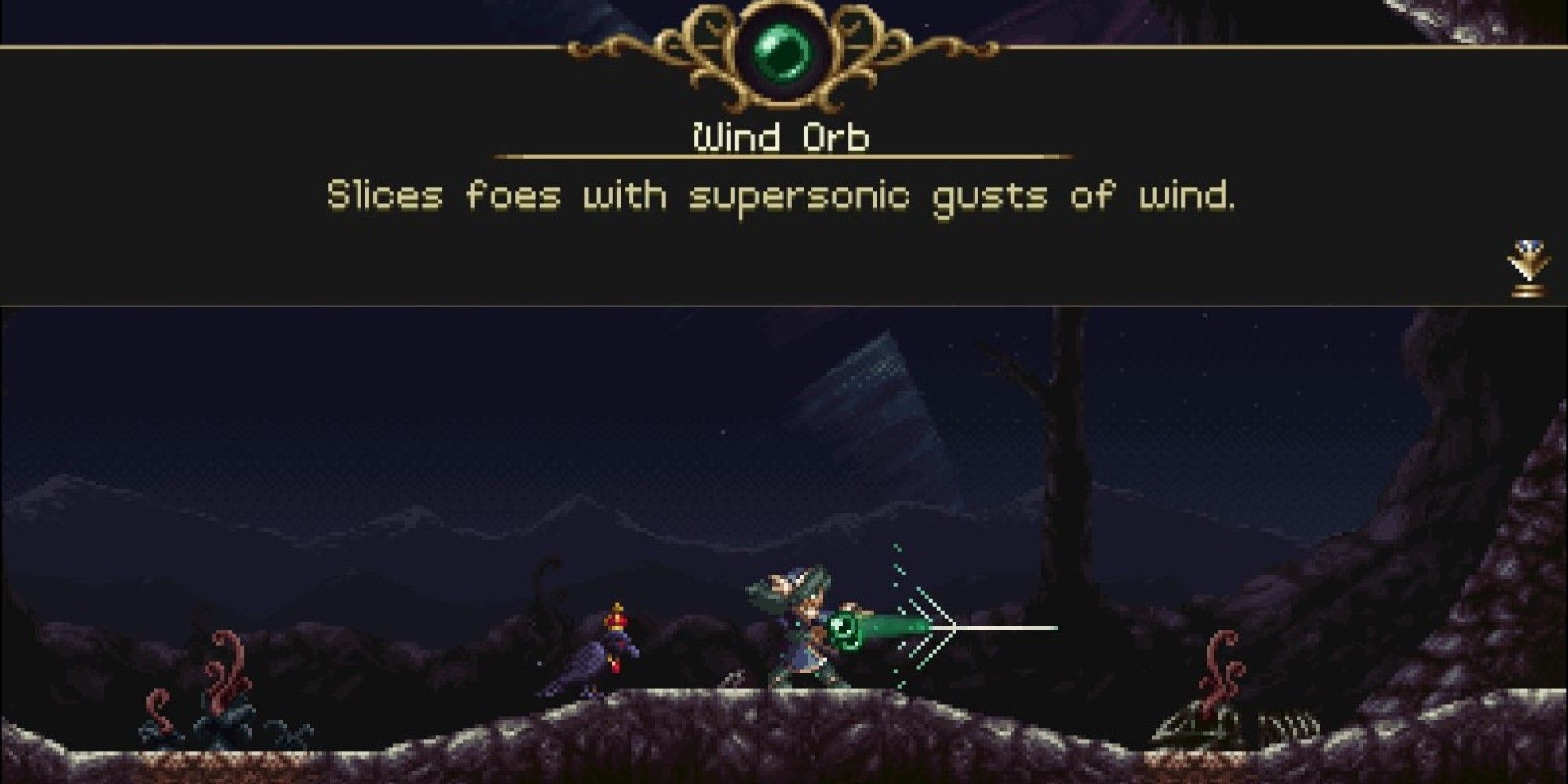Click the item description panel
This screenshot has width=1568, height=784.
[x=784, y=235]
